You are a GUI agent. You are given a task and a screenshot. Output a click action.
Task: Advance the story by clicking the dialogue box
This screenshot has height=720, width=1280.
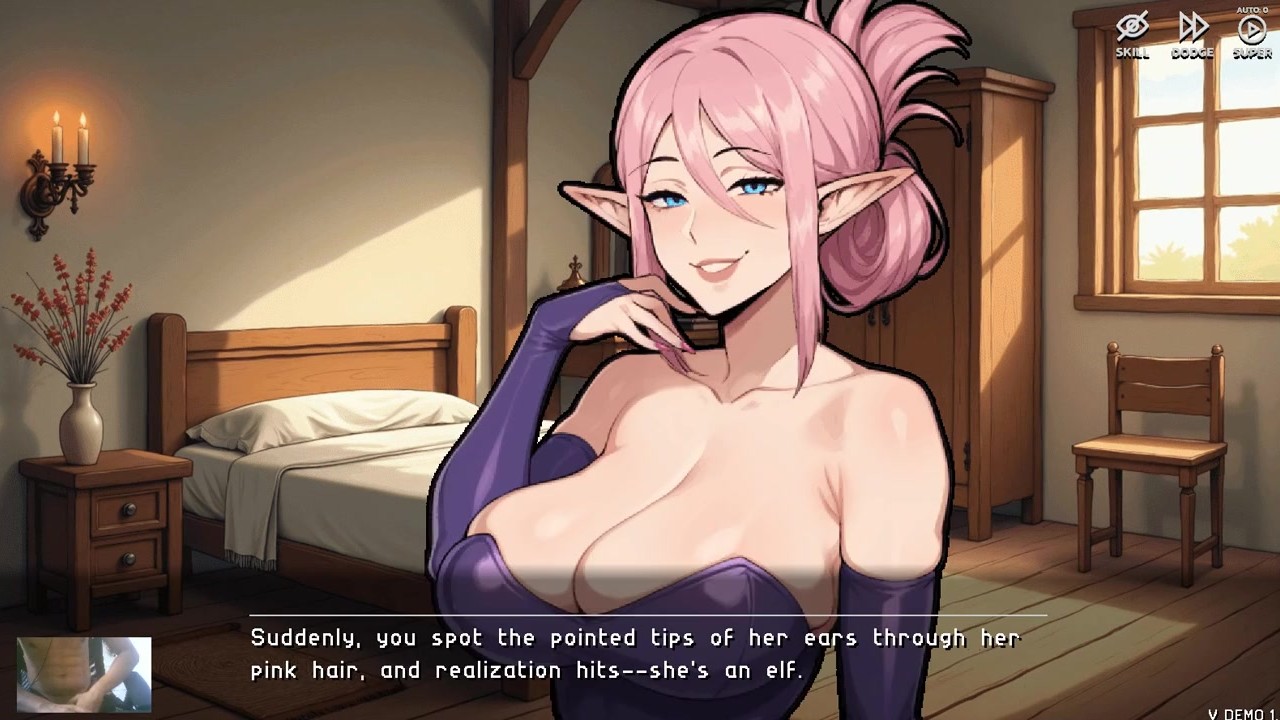(x=640, y=655)
